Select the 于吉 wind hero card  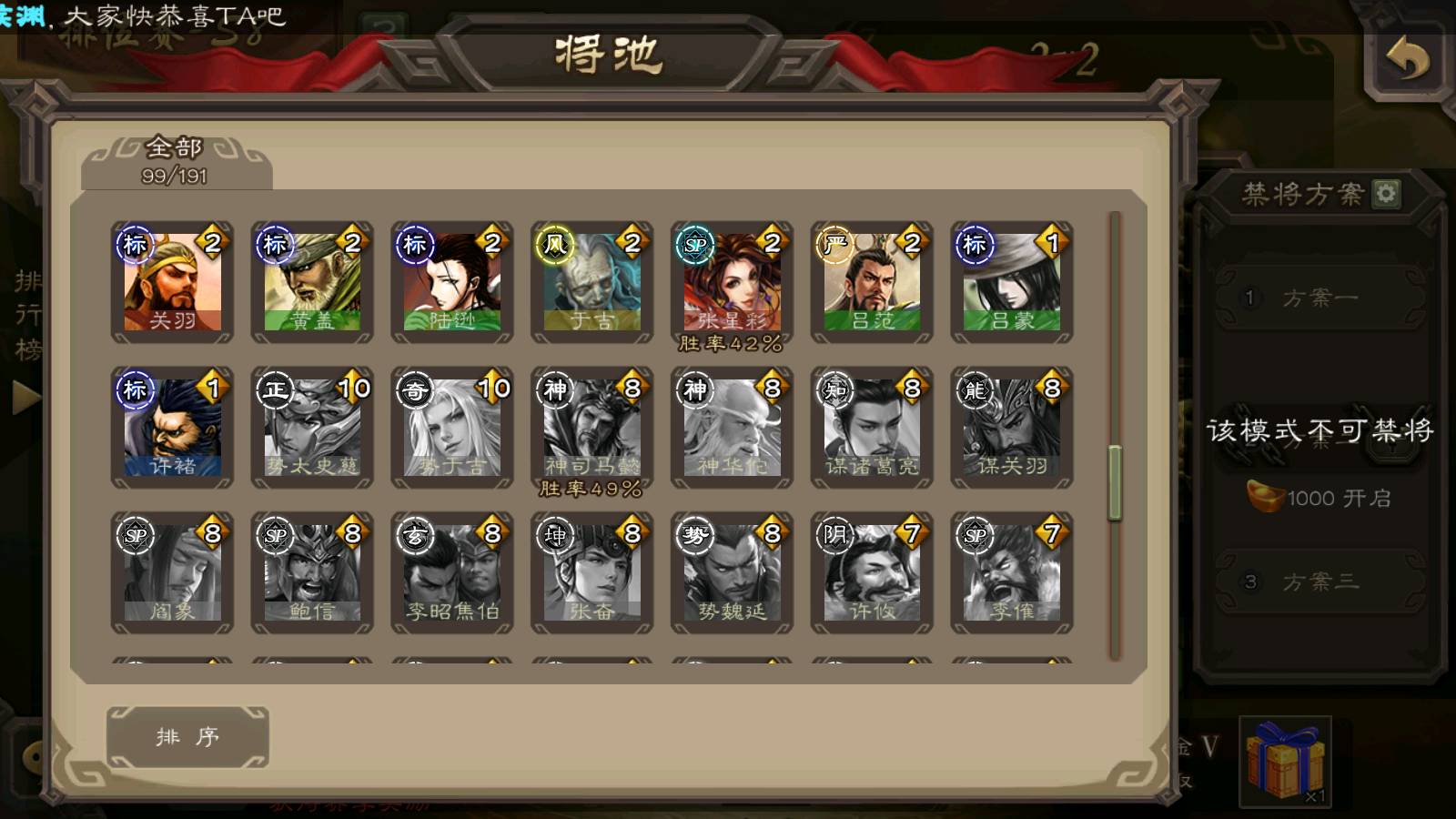592,283
